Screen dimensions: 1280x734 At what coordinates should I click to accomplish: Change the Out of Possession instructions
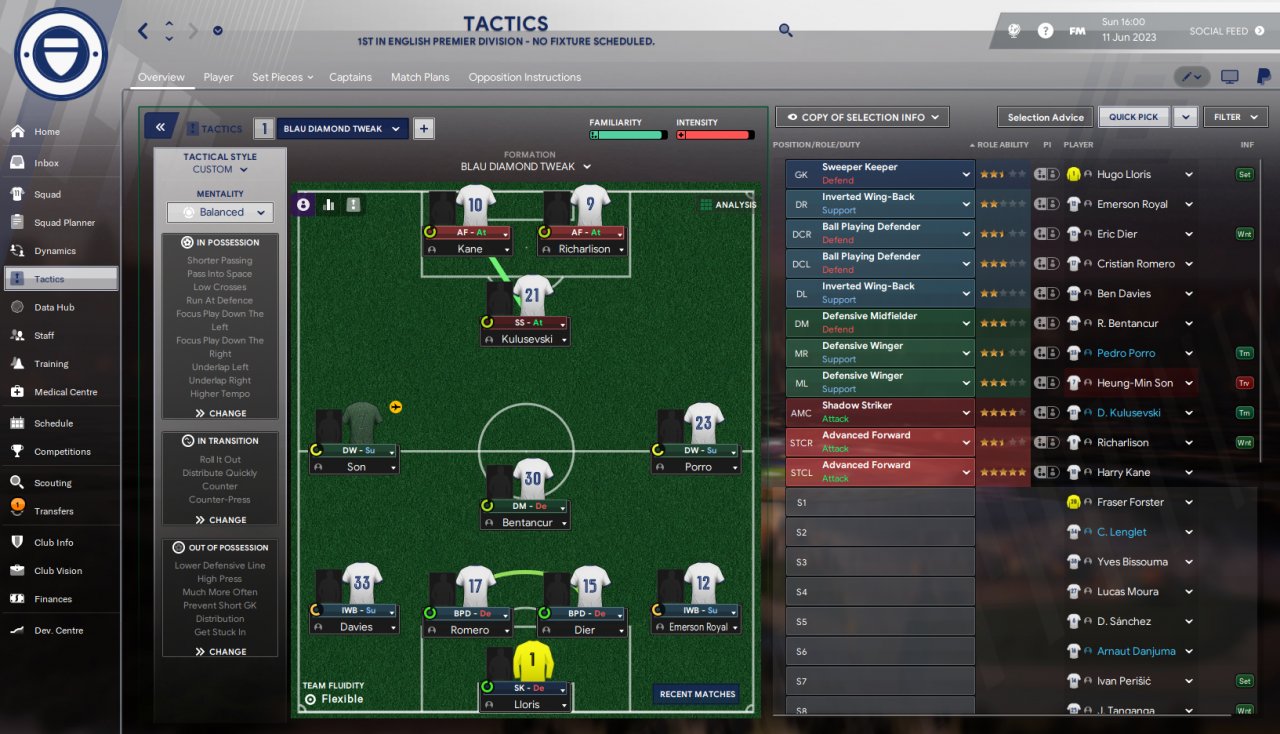[220, 651]
